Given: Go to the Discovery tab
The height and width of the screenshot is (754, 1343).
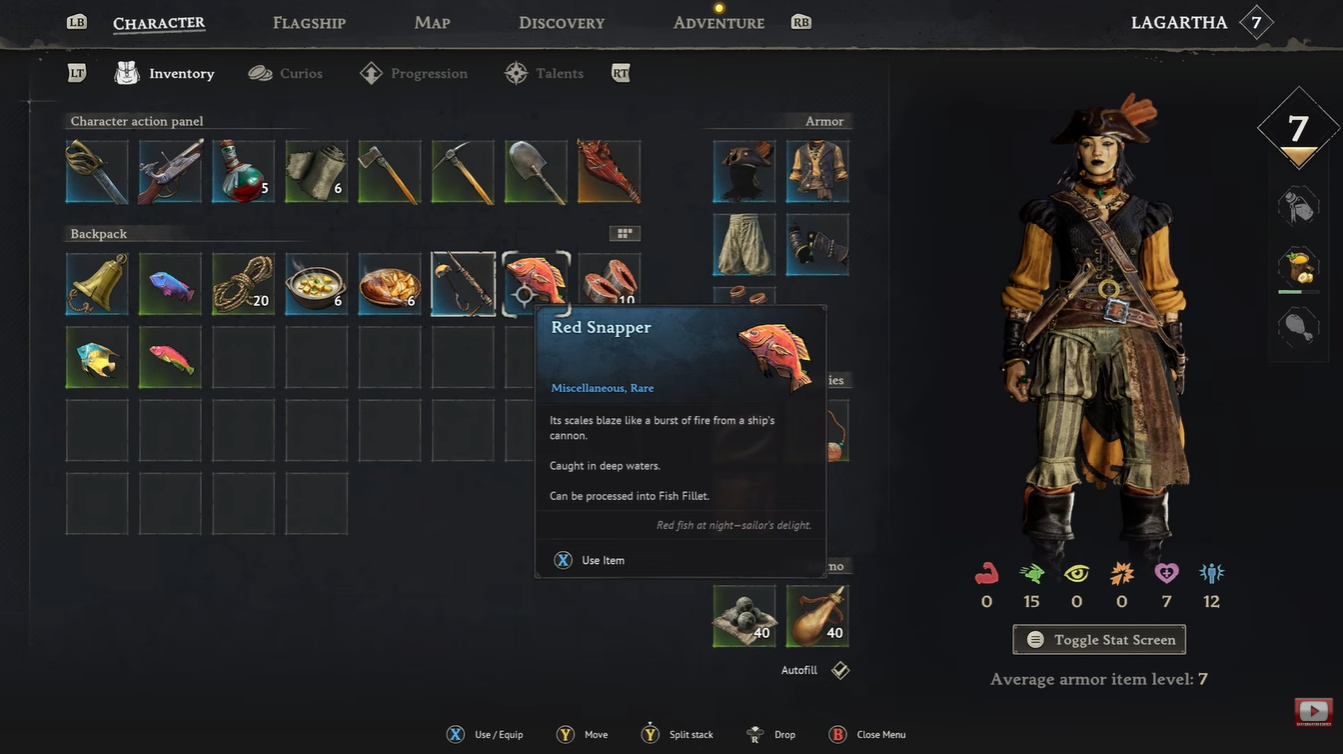Looking at the screenshot, I should pyautogui.click(x=561, y=22).
